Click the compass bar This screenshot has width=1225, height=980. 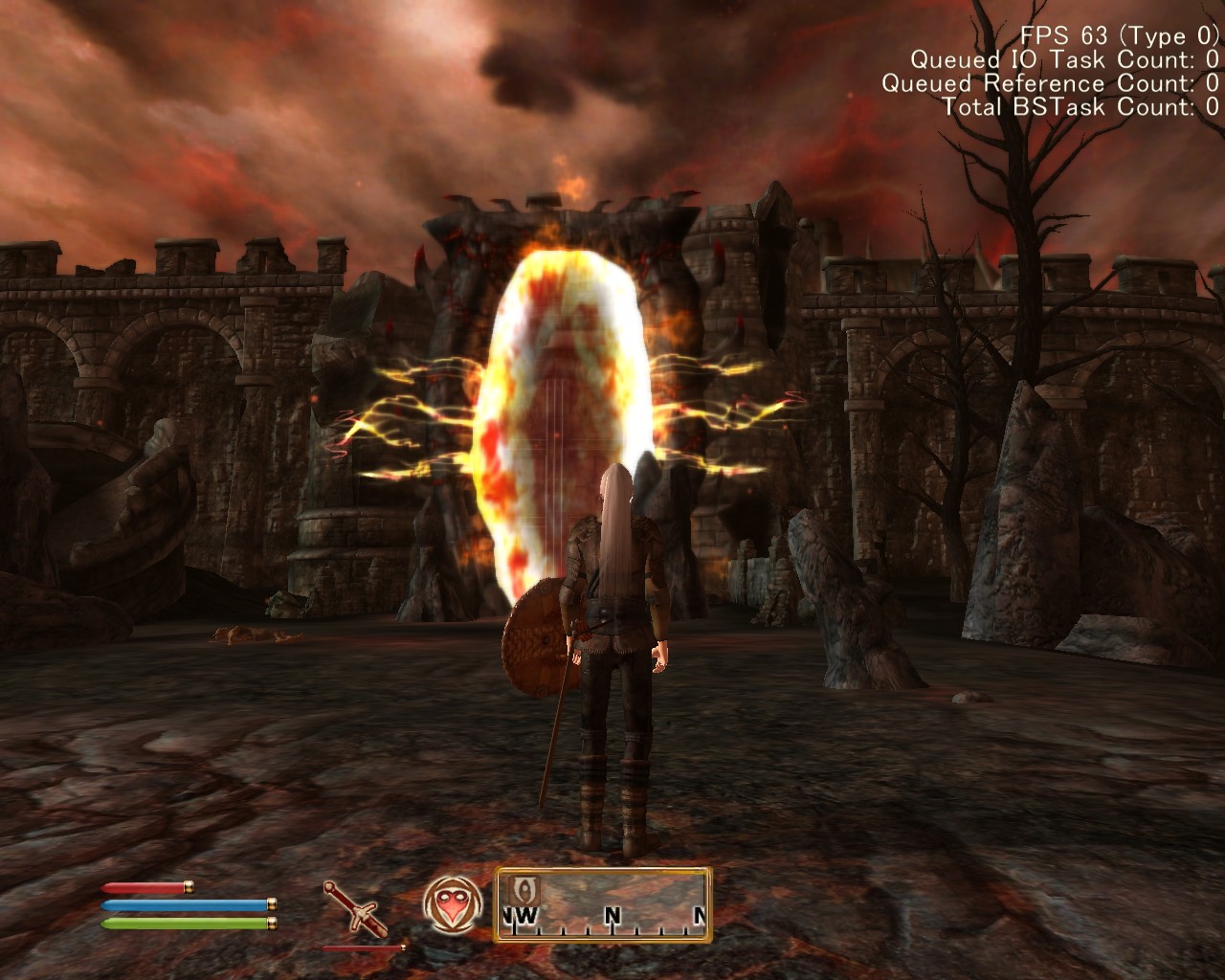click(x=603, y=904)
